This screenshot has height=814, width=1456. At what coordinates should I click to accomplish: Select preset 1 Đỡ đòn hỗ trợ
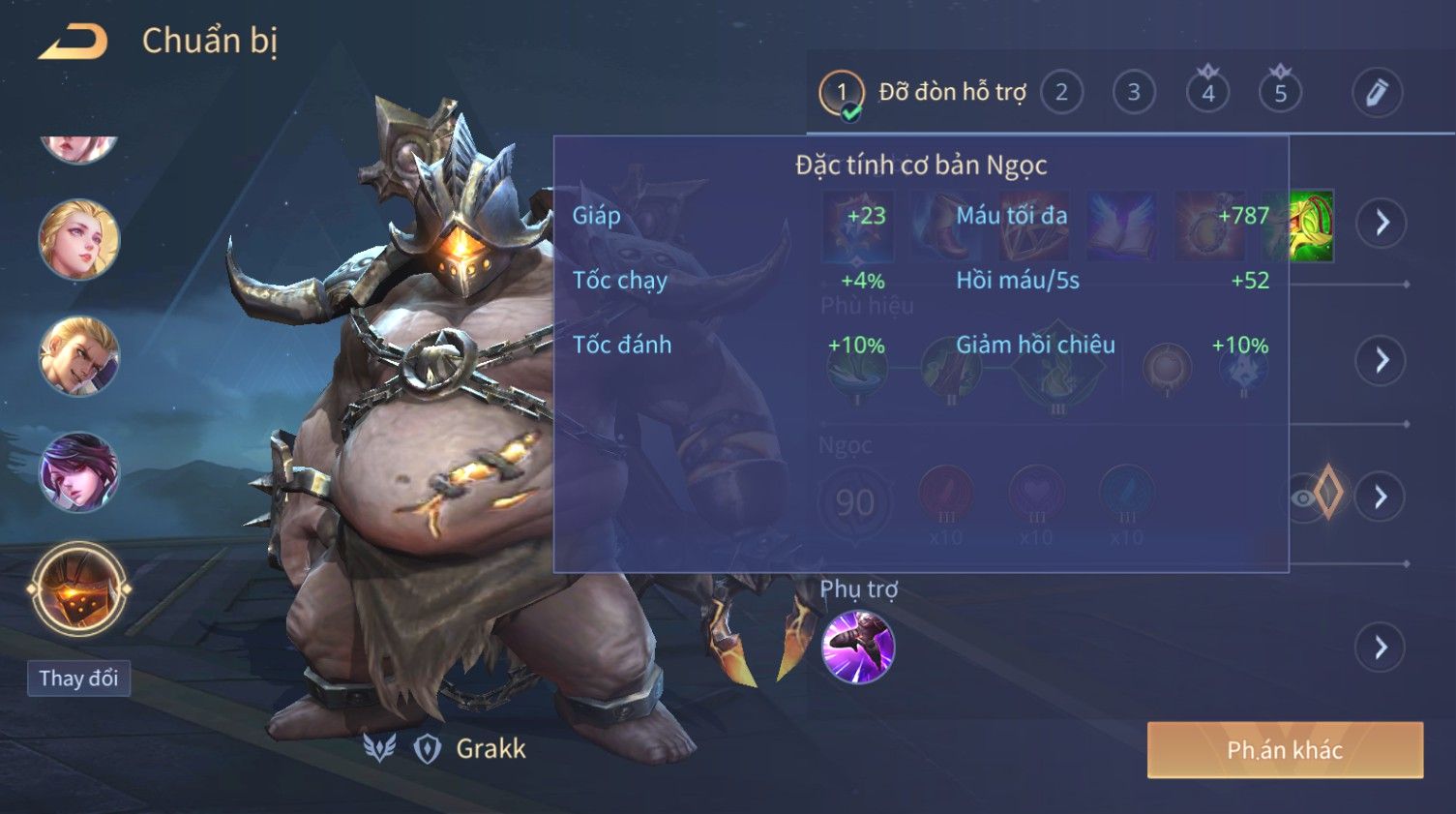click(841, 93)
